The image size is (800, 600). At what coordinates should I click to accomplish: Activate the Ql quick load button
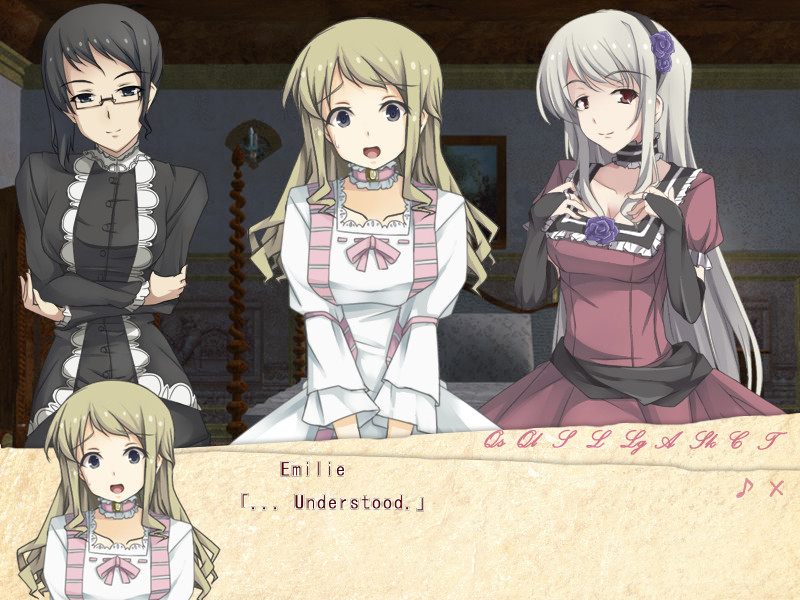[x=528, y=440]
